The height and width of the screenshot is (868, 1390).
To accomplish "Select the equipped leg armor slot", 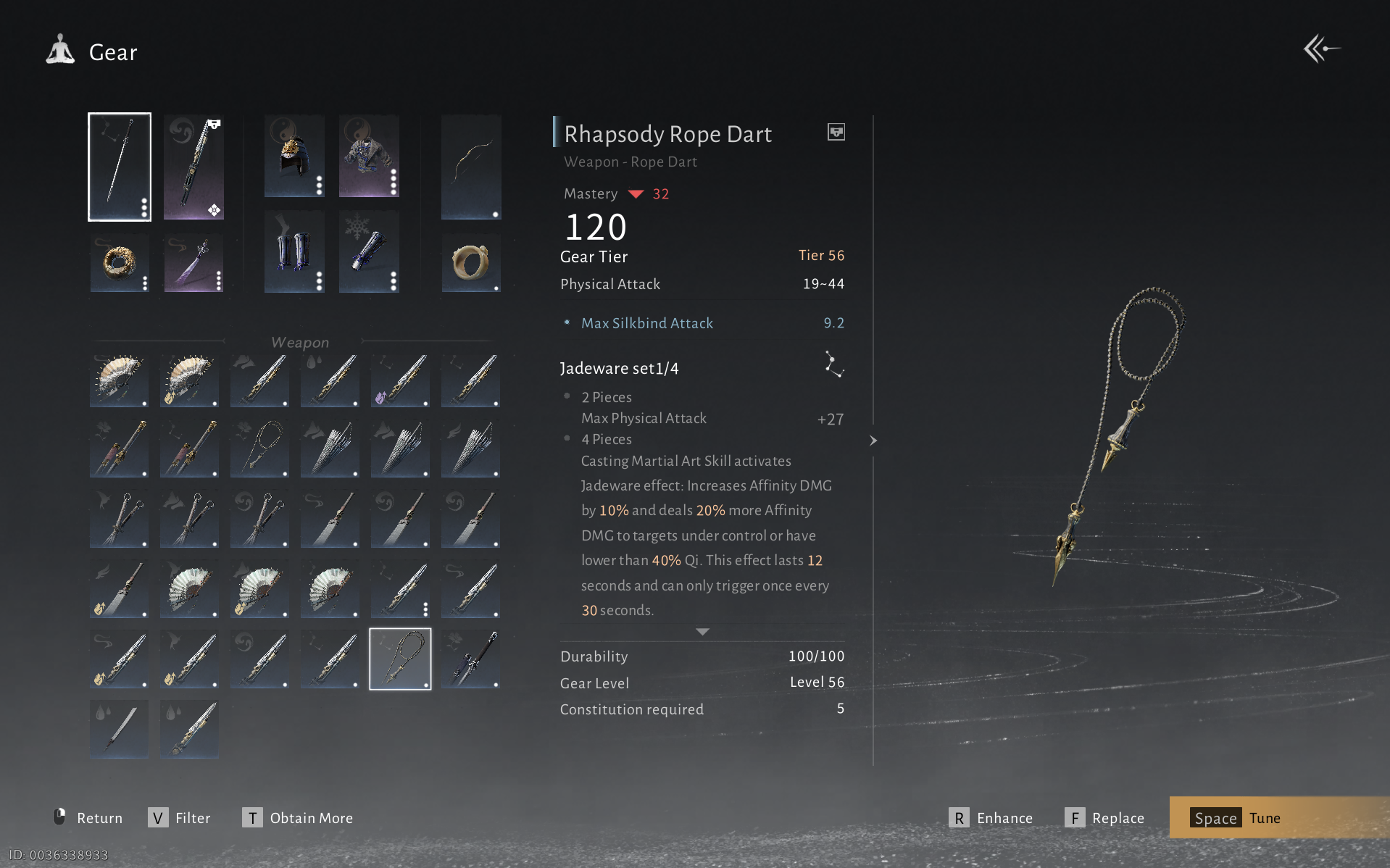I will coord(294,252).
